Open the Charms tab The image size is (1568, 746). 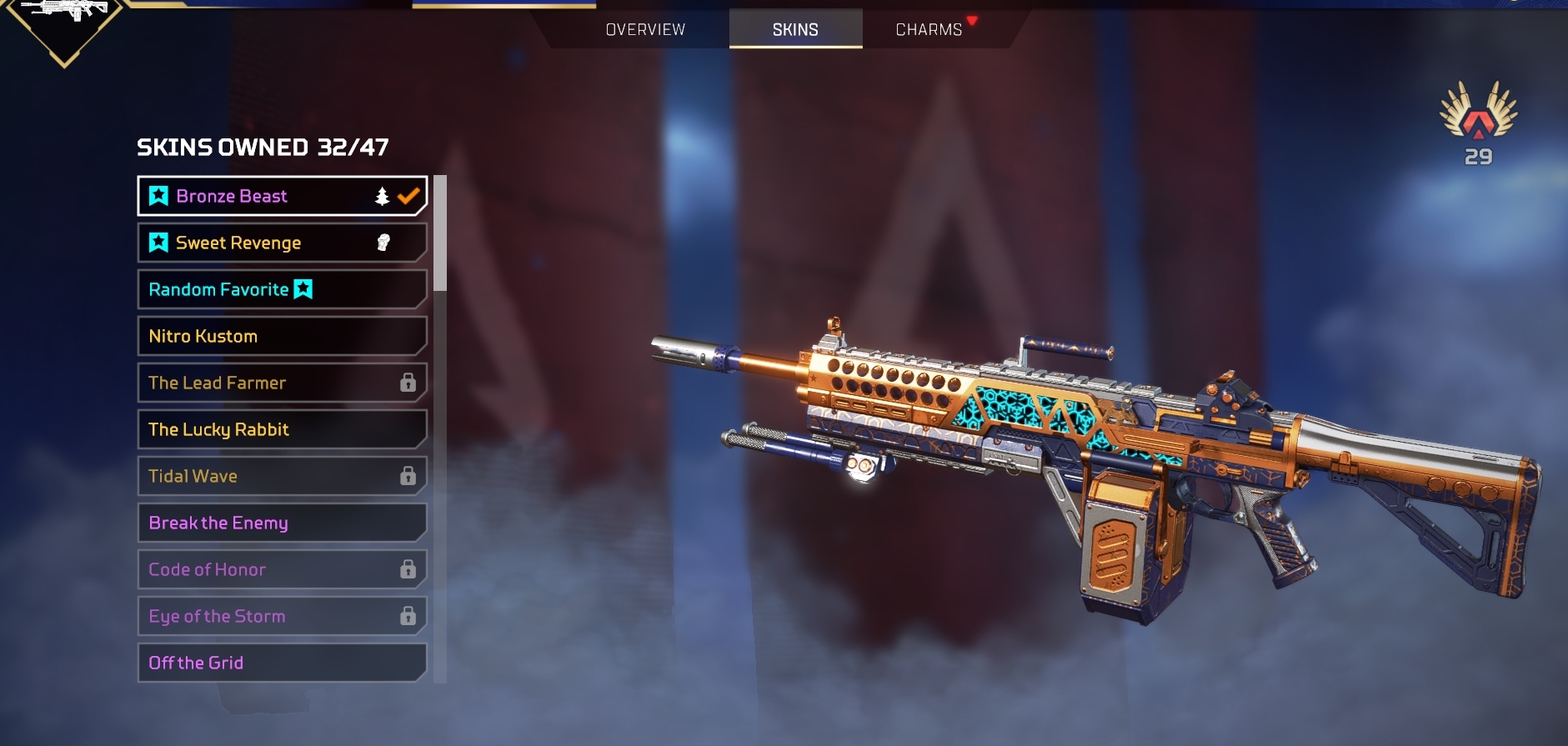coord(929,30)
